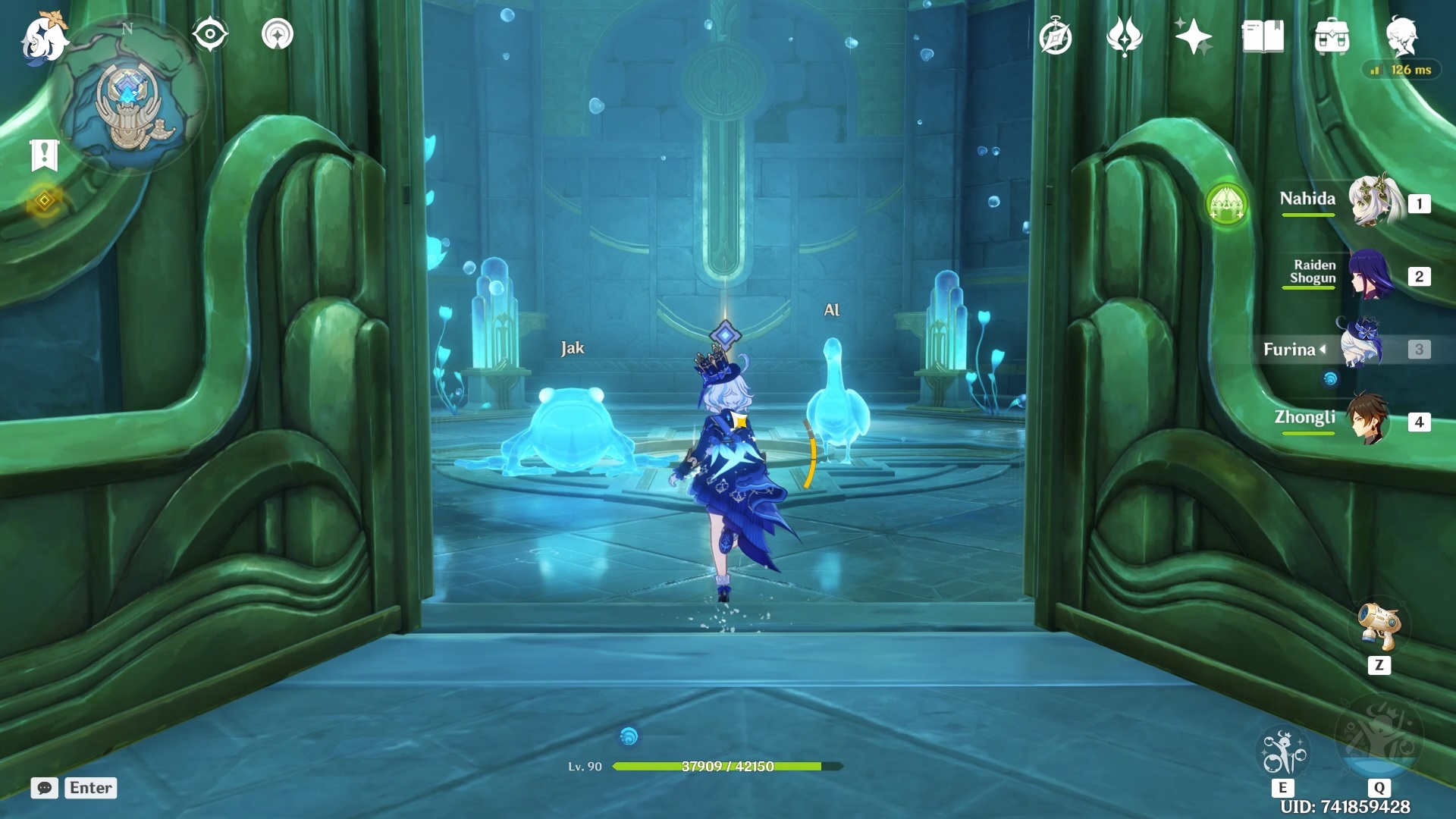Viewport: 1456px width, 819px height.
Task: Open the battle pass winged icon
Action: pos(1124,36)
